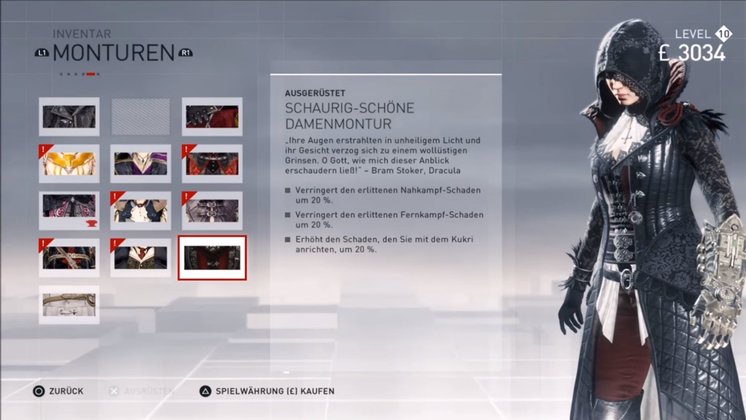Select the empty hatched outfit slot
Image resolution: width=746 pixels, height=420 pixels.
point(140,116)
